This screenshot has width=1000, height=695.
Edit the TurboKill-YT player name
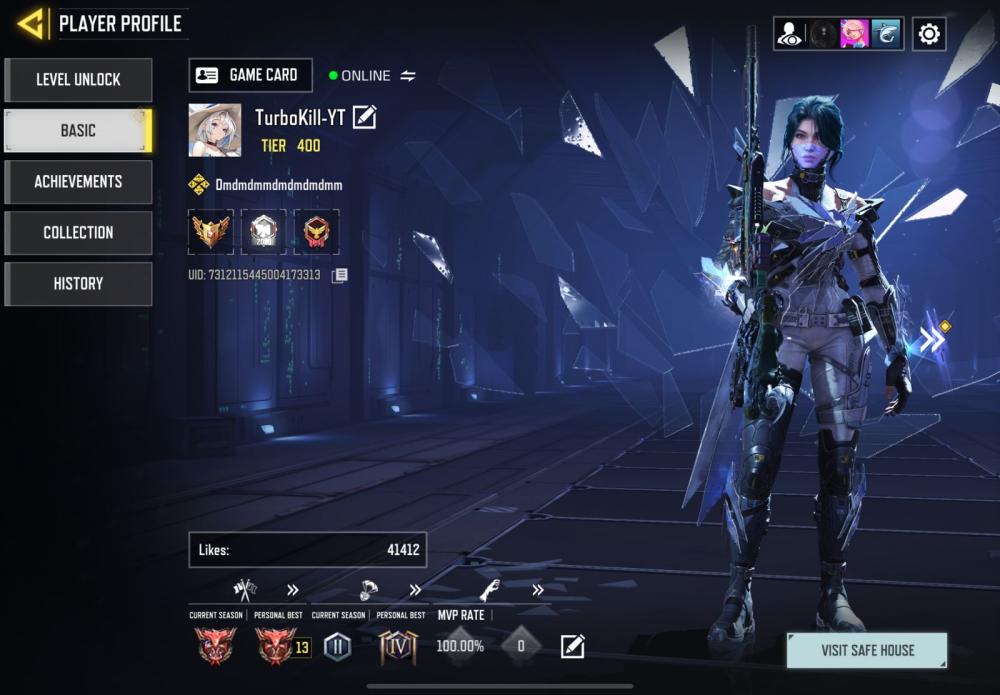(365, 118)
